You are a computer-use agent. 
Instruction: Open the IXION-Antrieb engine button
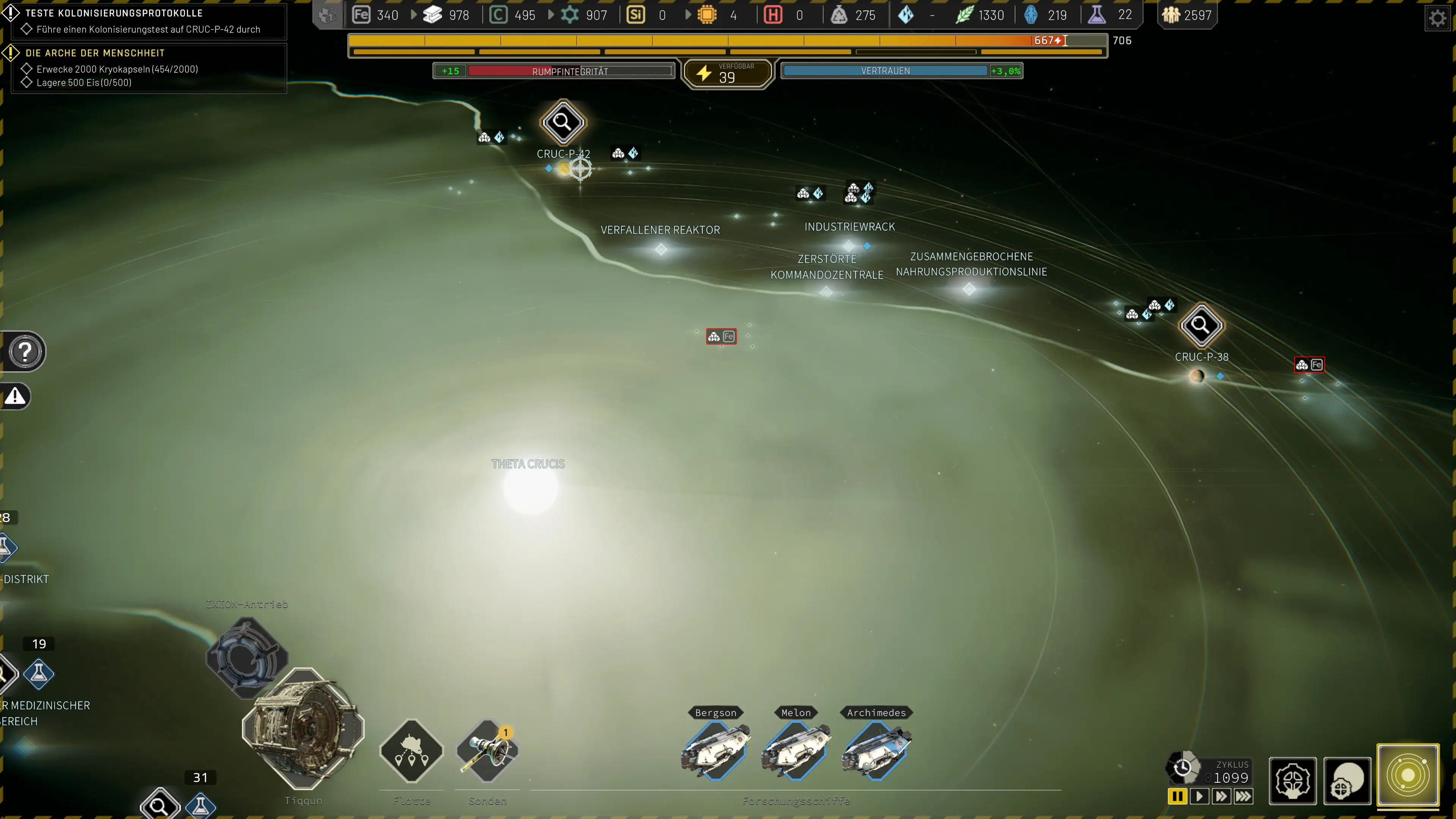(x=246, y=657)
